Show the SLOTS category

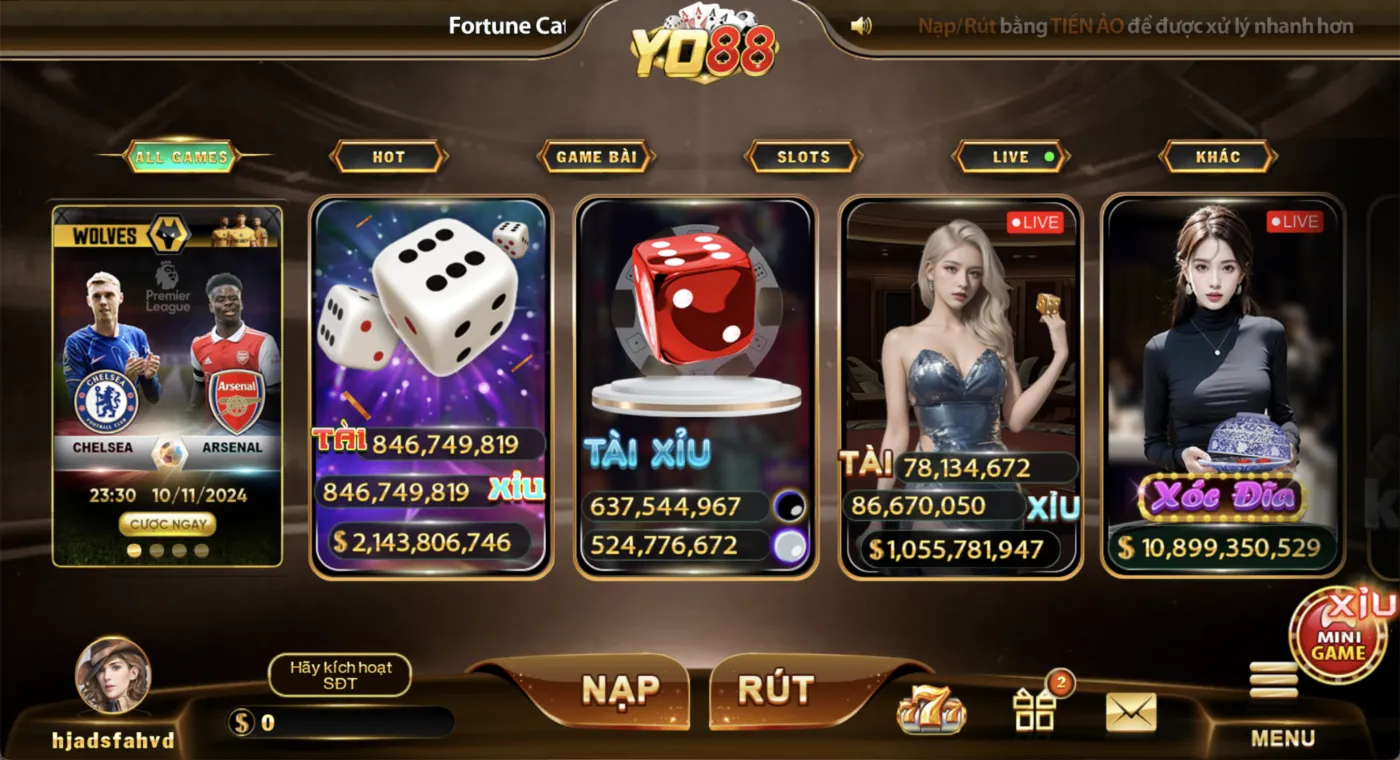[x=803, y=156]
